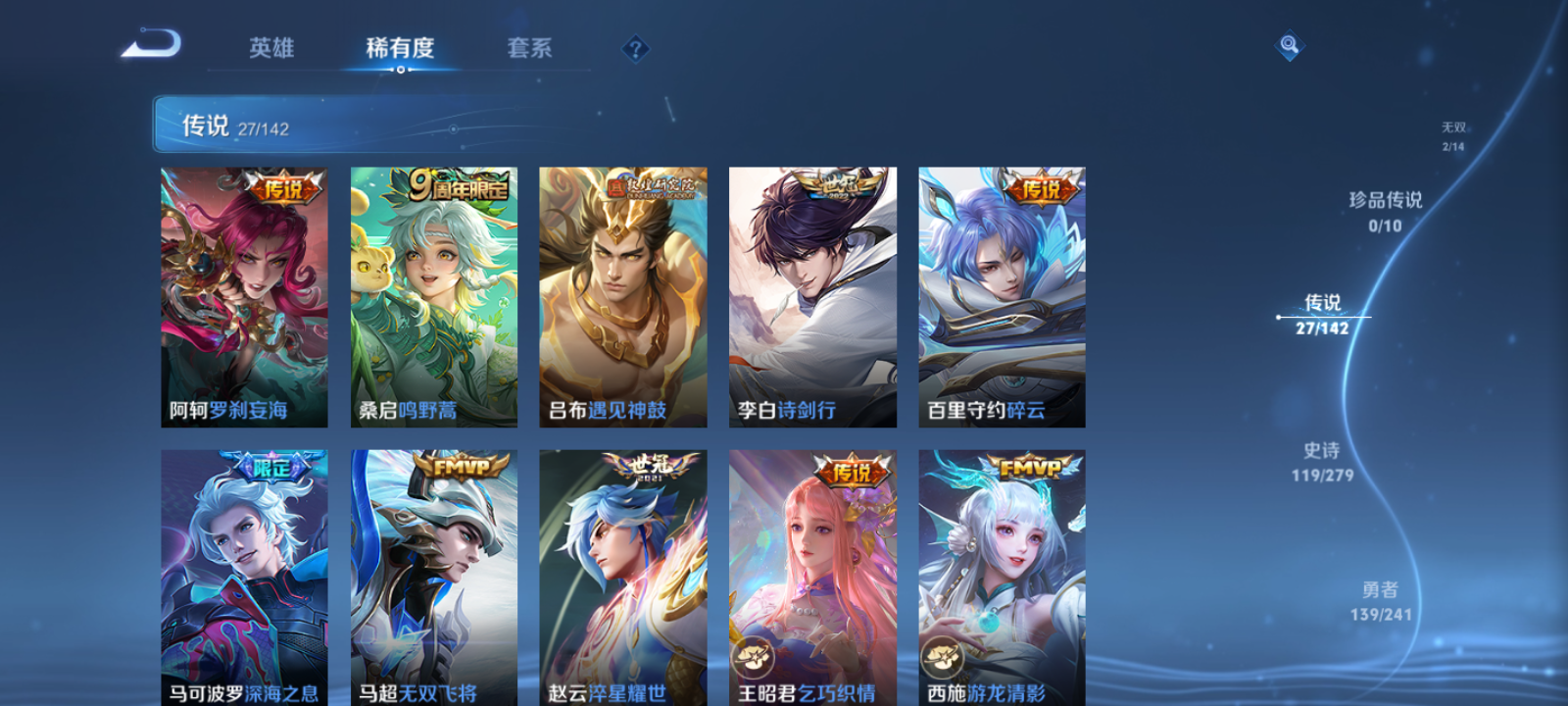The image size is (1568, 706).
Task: Jump to the 史诗 rarity section
Action: coord(1322,463)
